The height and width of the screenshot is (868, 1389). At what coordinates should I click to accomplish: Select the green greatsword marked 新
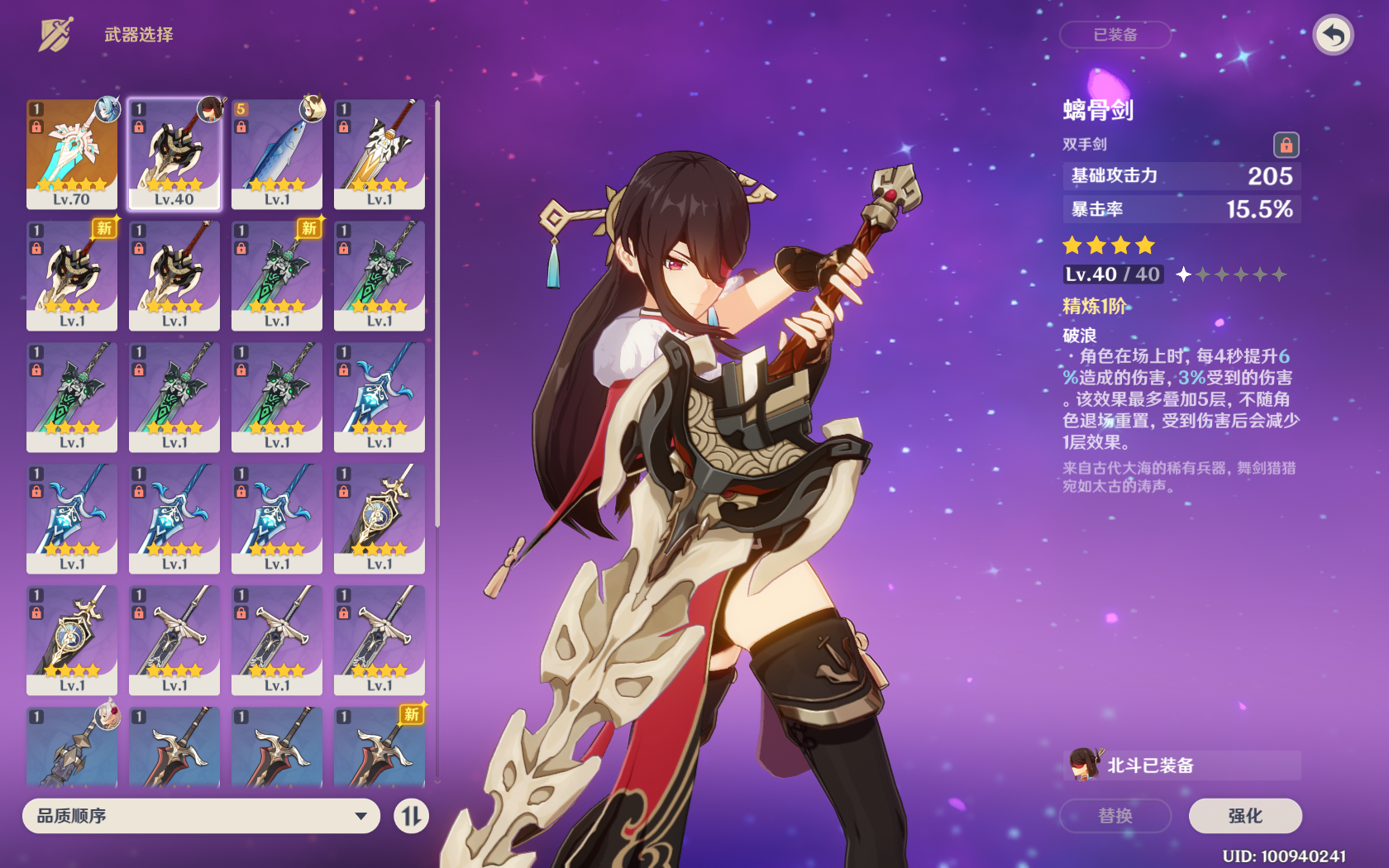click(x=277, y=275)
